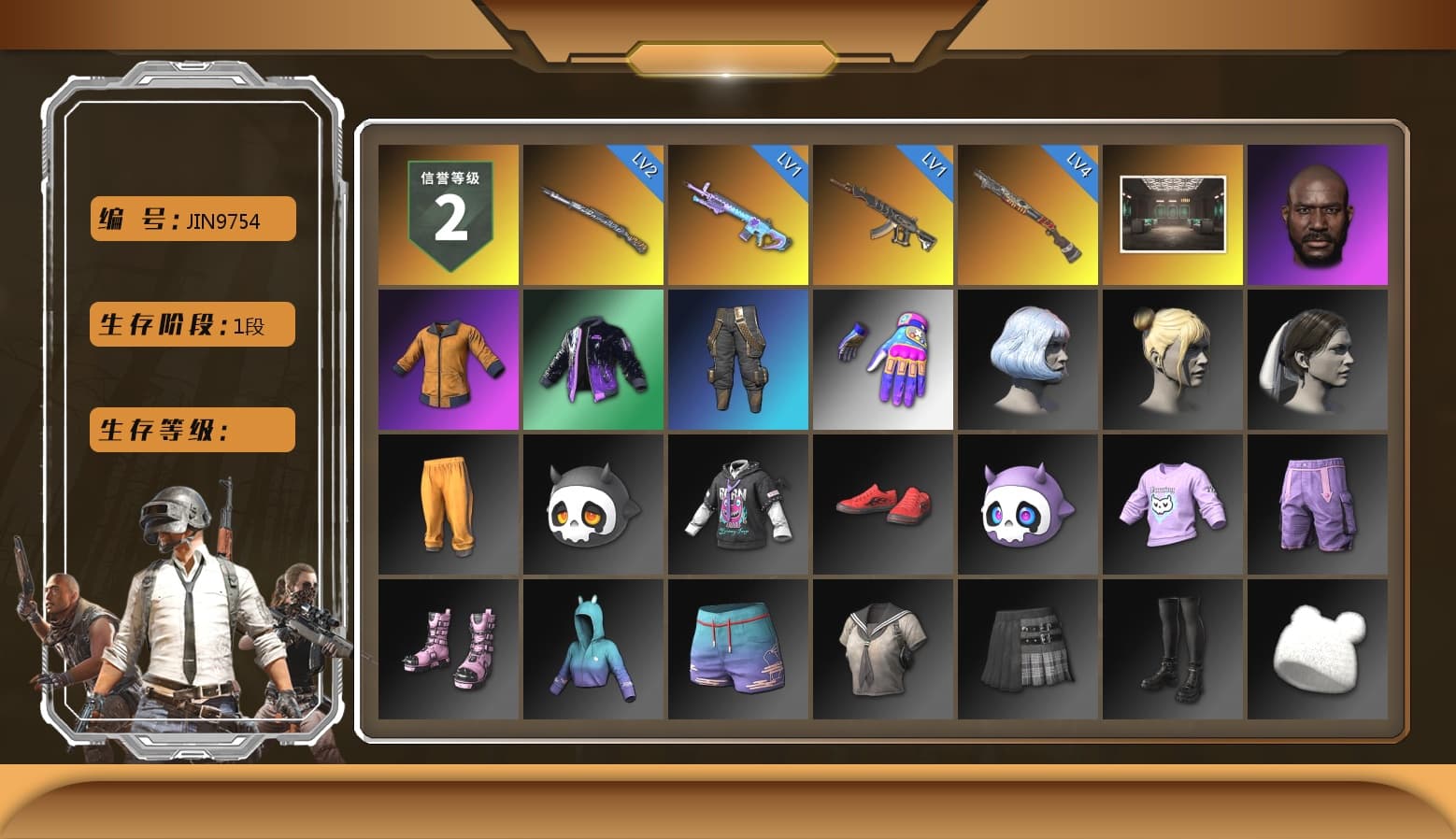1456x839 pixels.
Task: Select the black skull mask item
Action: click(592, 505)
